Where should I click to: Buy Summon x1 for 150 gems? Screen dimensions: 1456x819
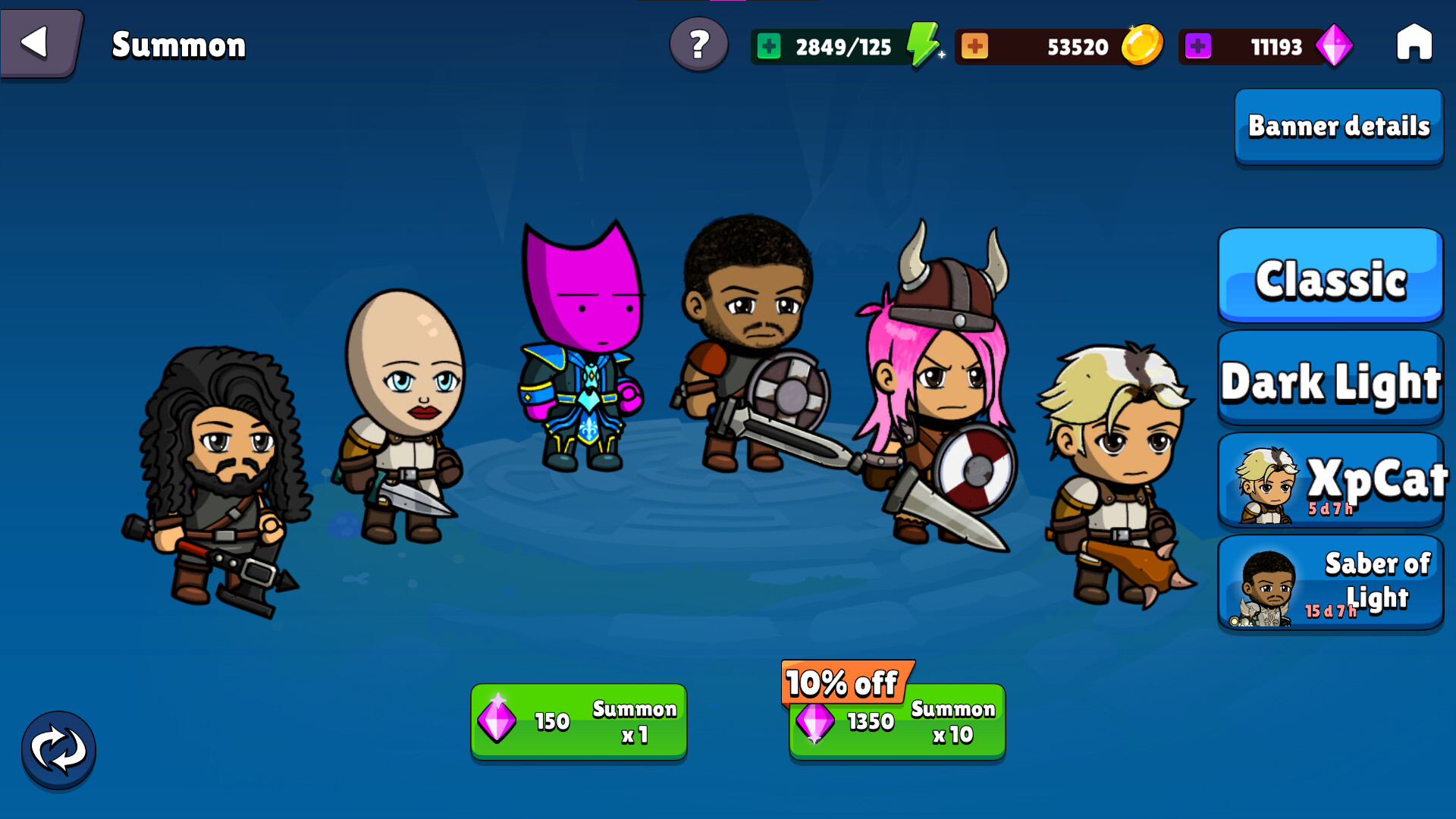[579, 721]
